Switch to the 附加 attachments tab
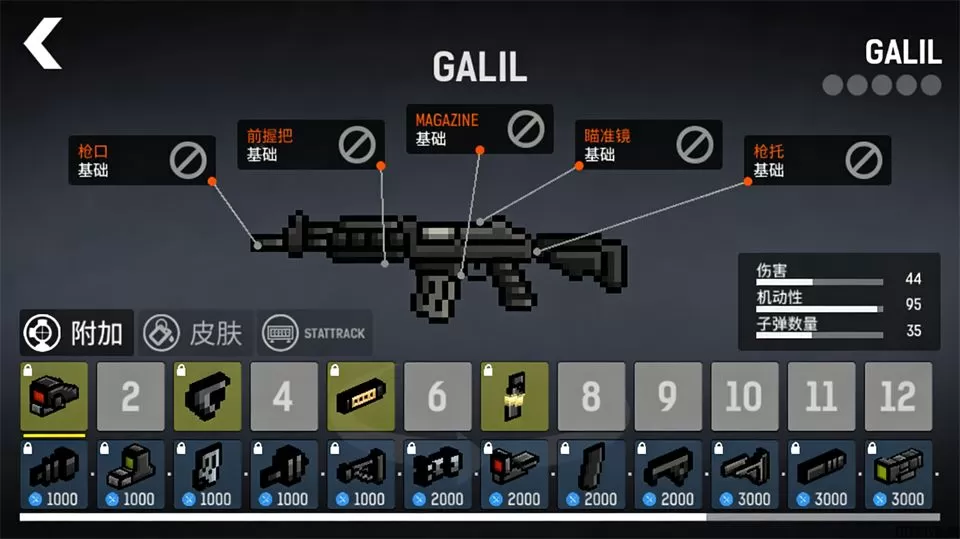Image resolution: width=960 pixels, height=539 pixels. click(x=77, y=333)
